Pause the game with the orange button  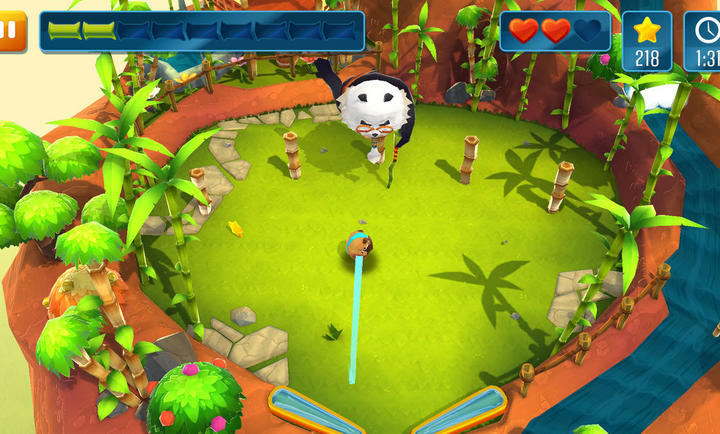[10, 30]
